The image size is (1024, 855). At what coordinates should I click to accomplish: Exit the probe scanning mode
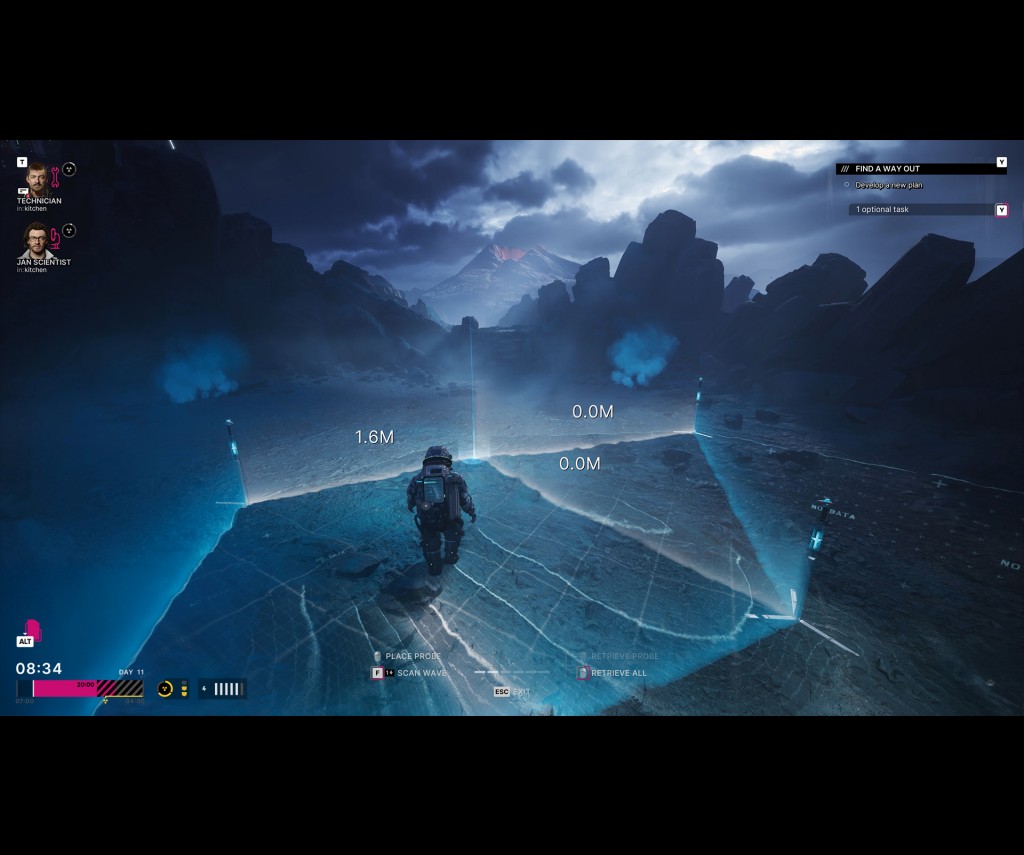coord(512,692)
